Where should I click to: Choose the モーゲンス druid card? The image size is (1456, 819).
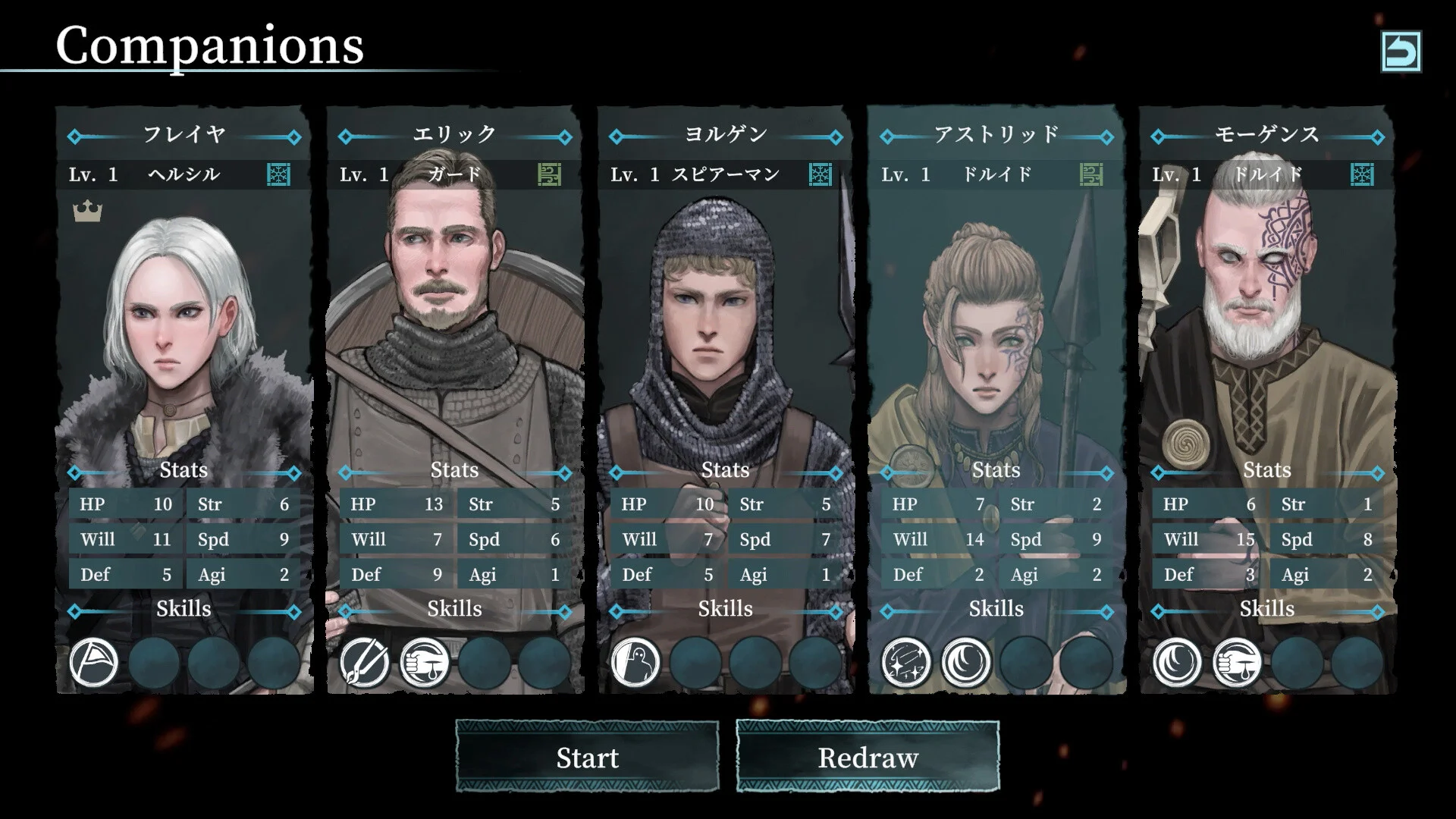(x=1267, y=318)
